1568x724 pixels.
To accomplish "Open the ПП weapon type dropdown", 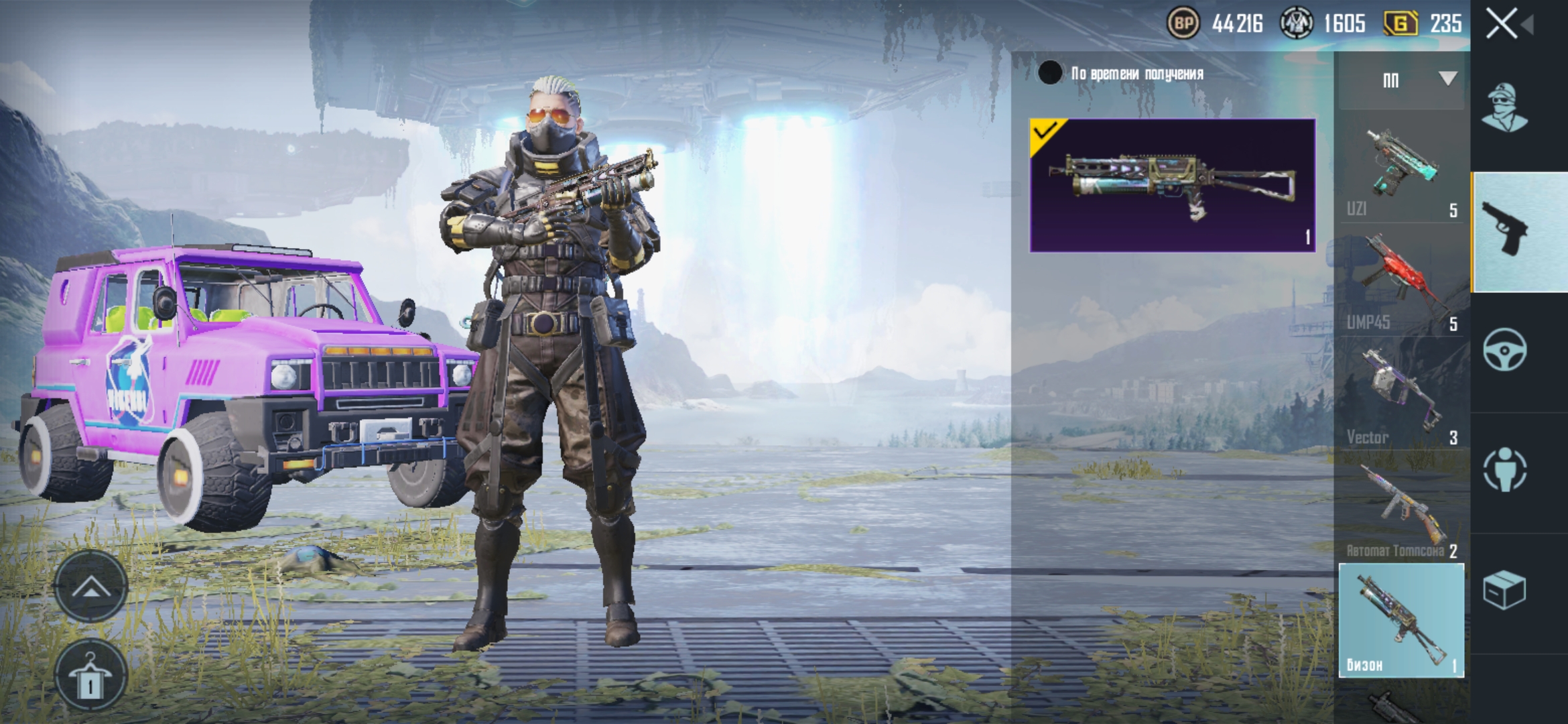I will click(1402, 80).
